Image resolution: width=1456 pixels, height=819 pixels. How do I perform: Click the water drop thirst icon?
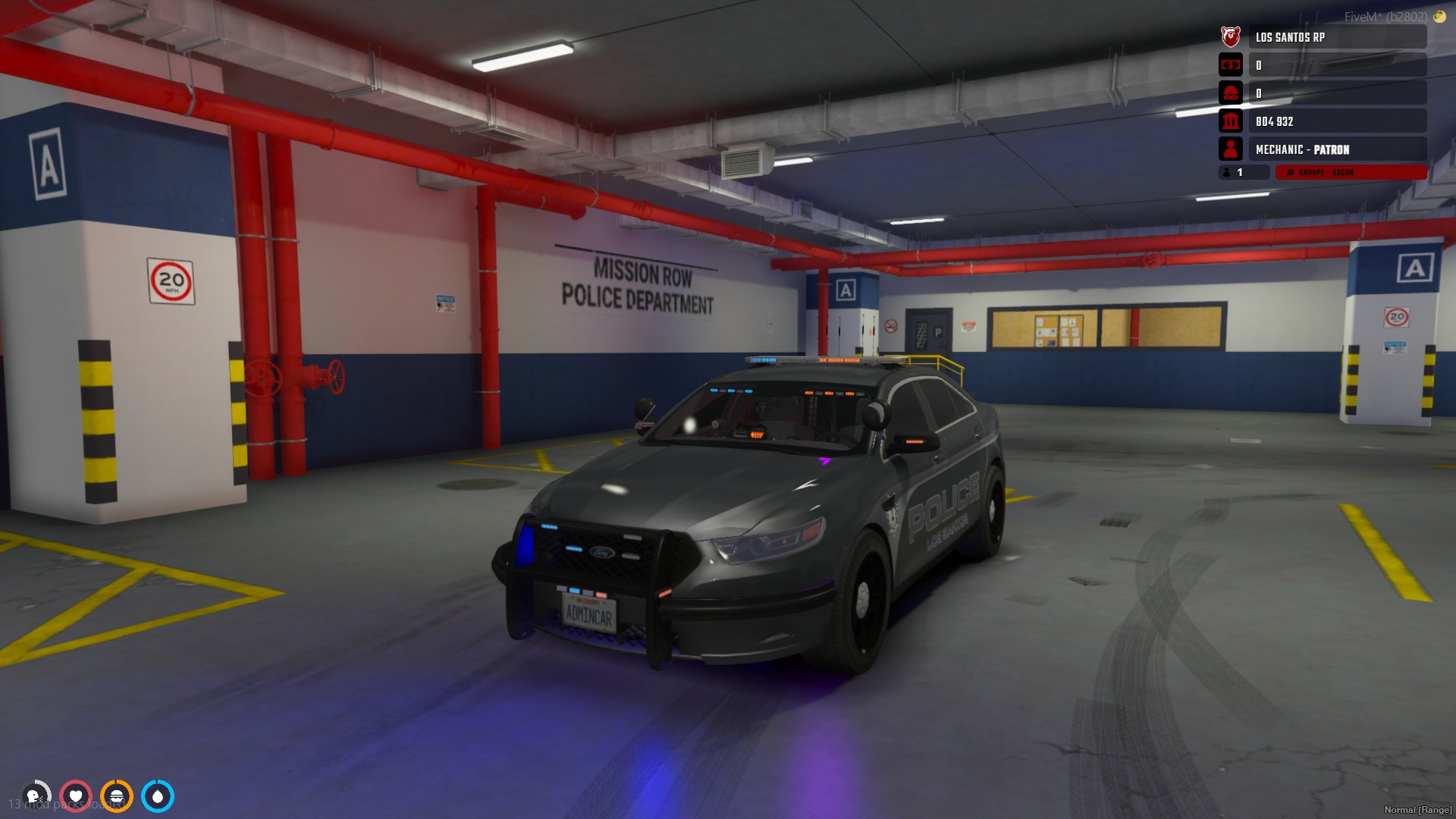click(158, 796)
